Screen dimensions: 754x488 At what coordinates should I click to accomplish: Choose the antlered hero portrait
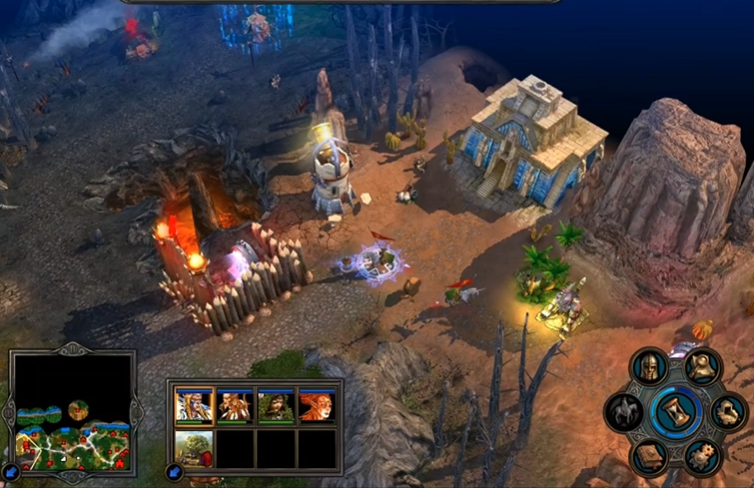236,406
